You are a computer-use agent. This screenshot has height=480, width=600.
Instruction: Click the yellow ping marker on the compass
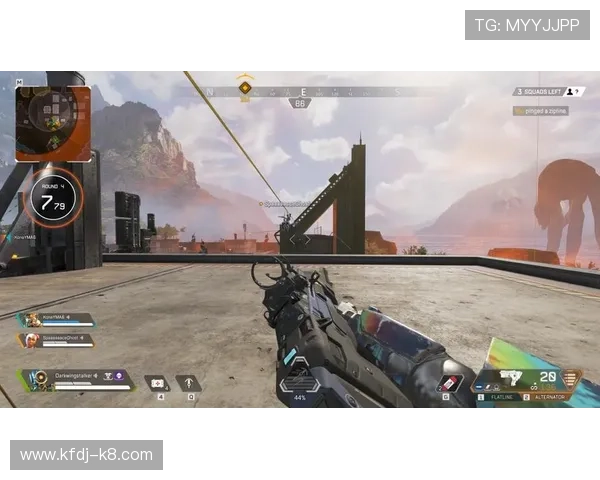pyautogui.click(x=245, y=88)
